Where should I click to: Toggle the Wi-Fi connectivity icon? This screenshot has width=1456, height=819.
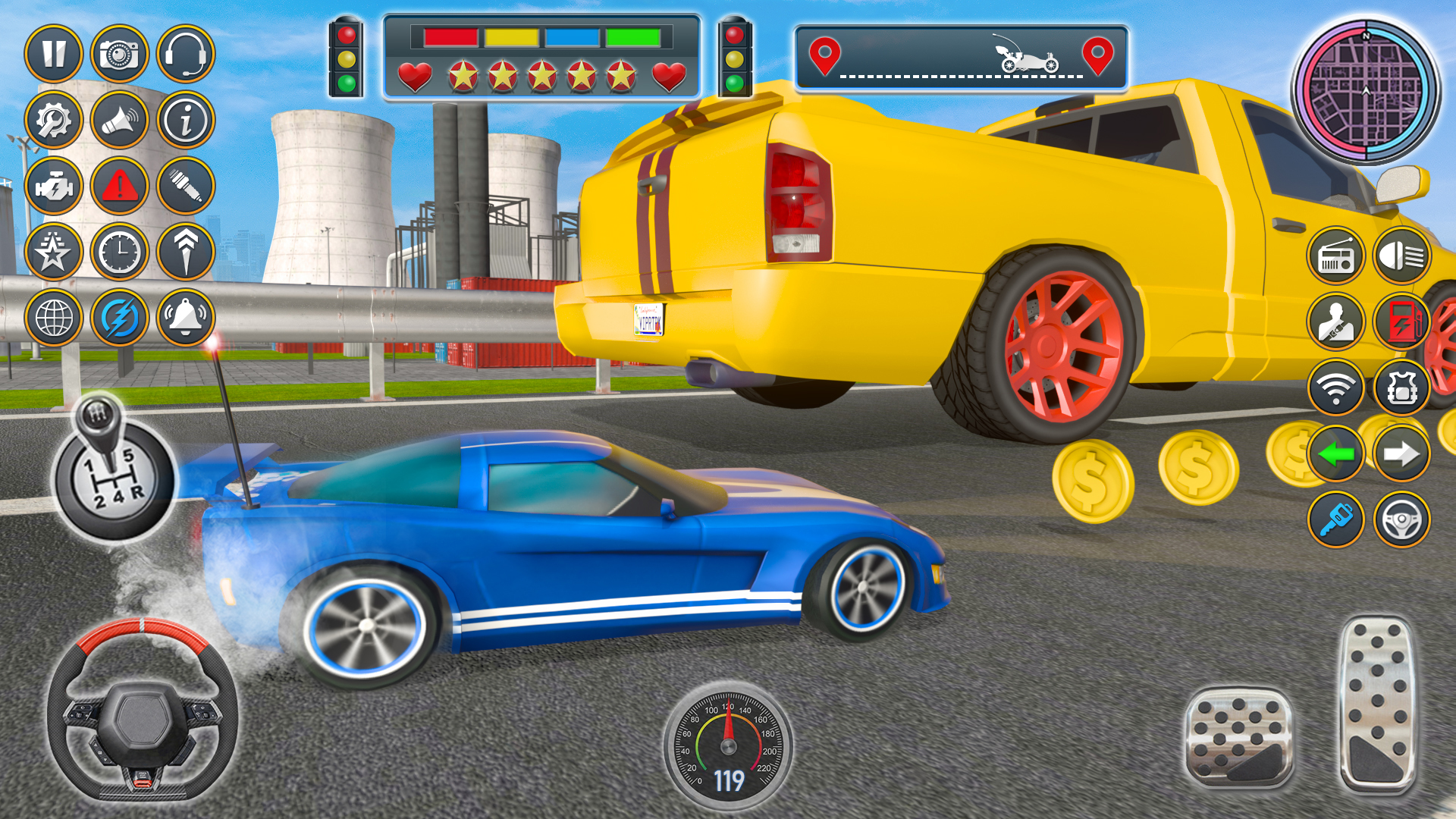(1336, 389)
